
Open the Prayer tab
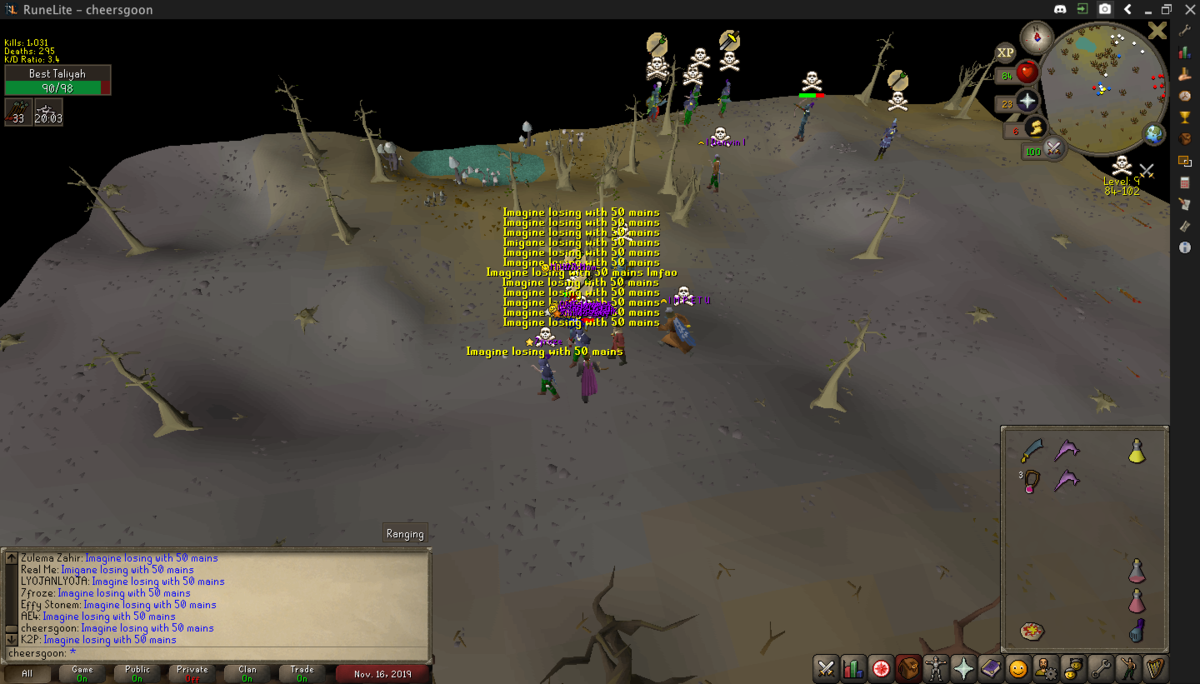[963, 668]
